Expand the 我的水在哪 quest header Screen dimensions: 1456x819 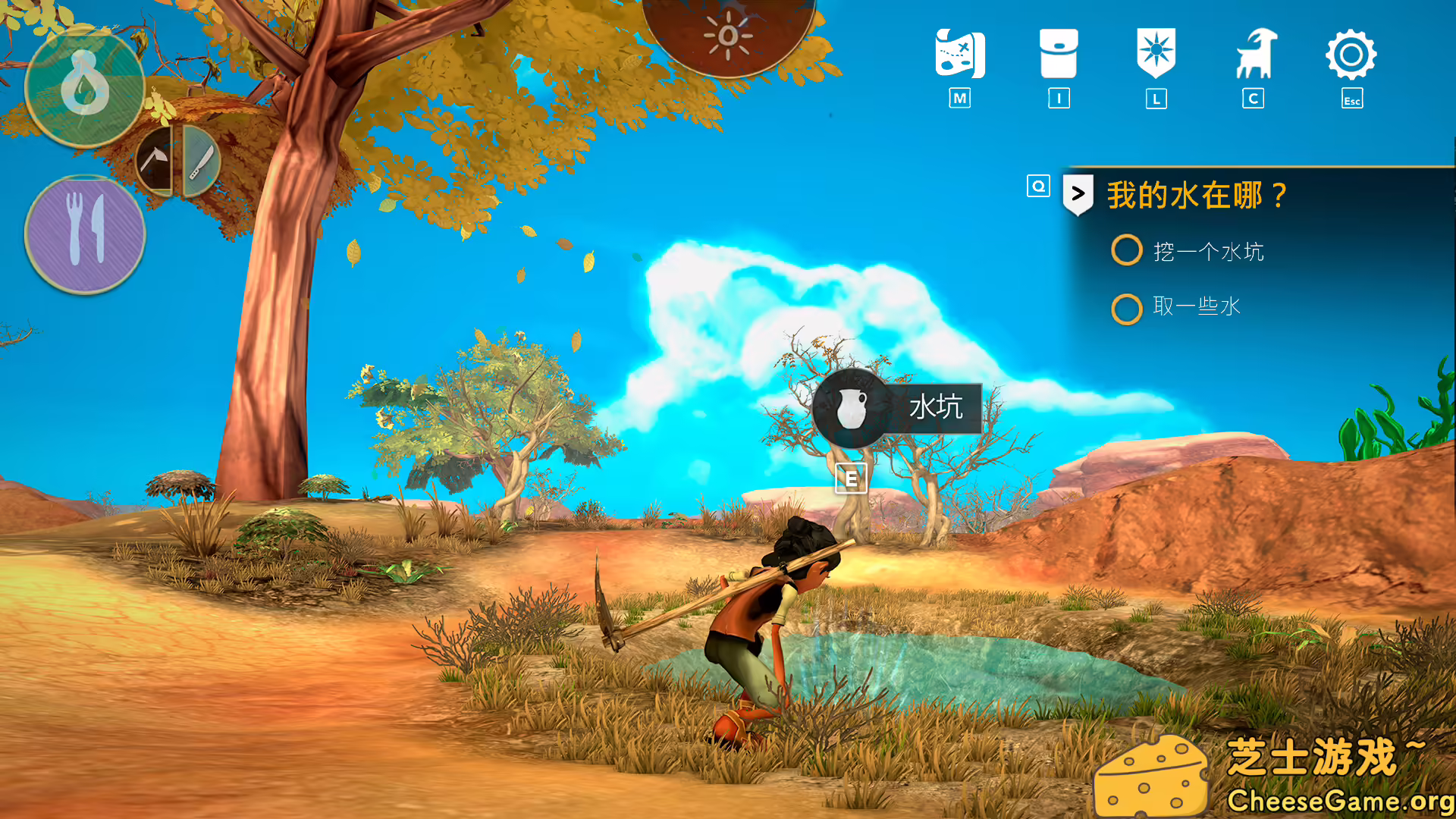click(x=1198, y=195)
